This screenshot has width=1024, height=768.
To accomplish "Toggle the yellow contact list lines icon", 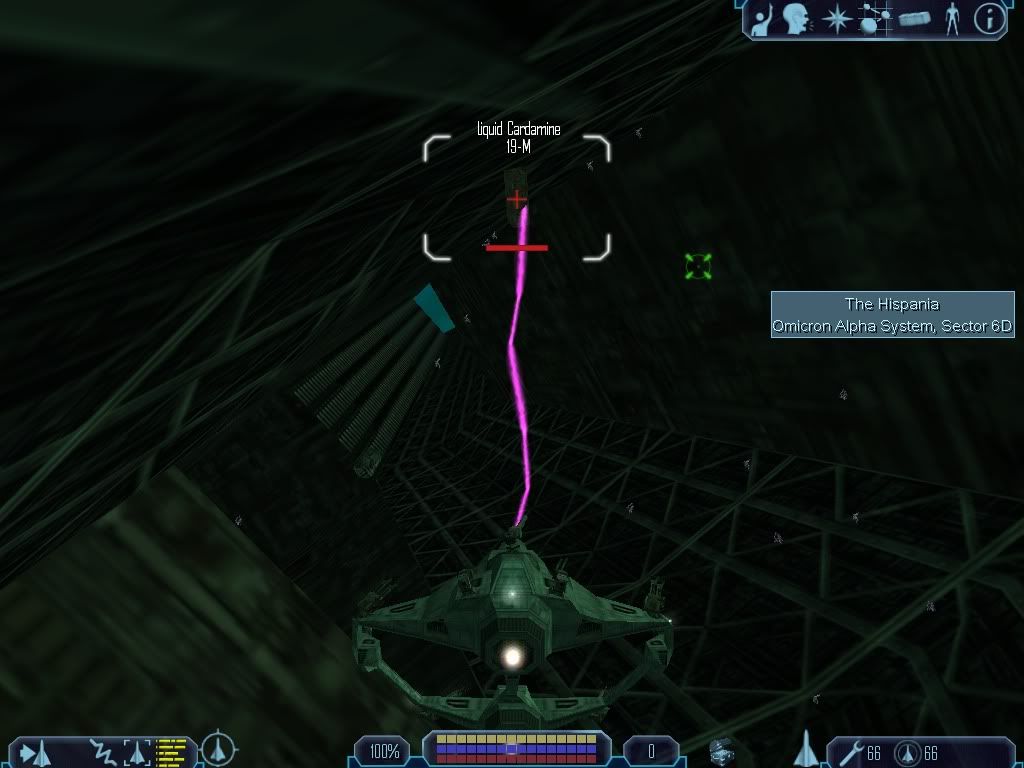I will 172,750.
